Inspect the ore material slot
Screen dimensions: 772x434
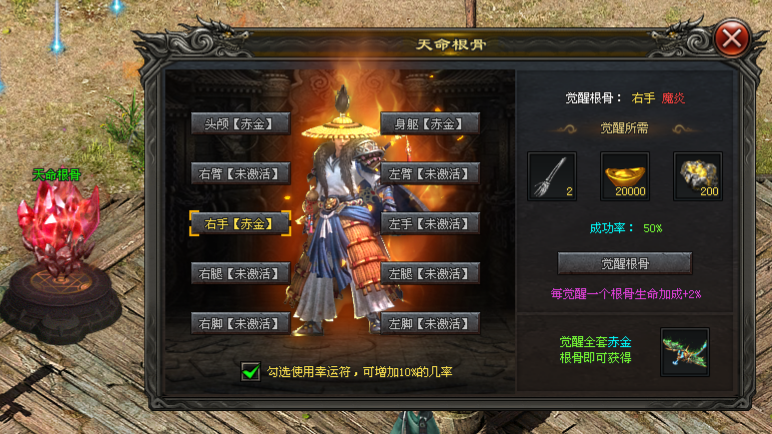(x=697, y=176)
